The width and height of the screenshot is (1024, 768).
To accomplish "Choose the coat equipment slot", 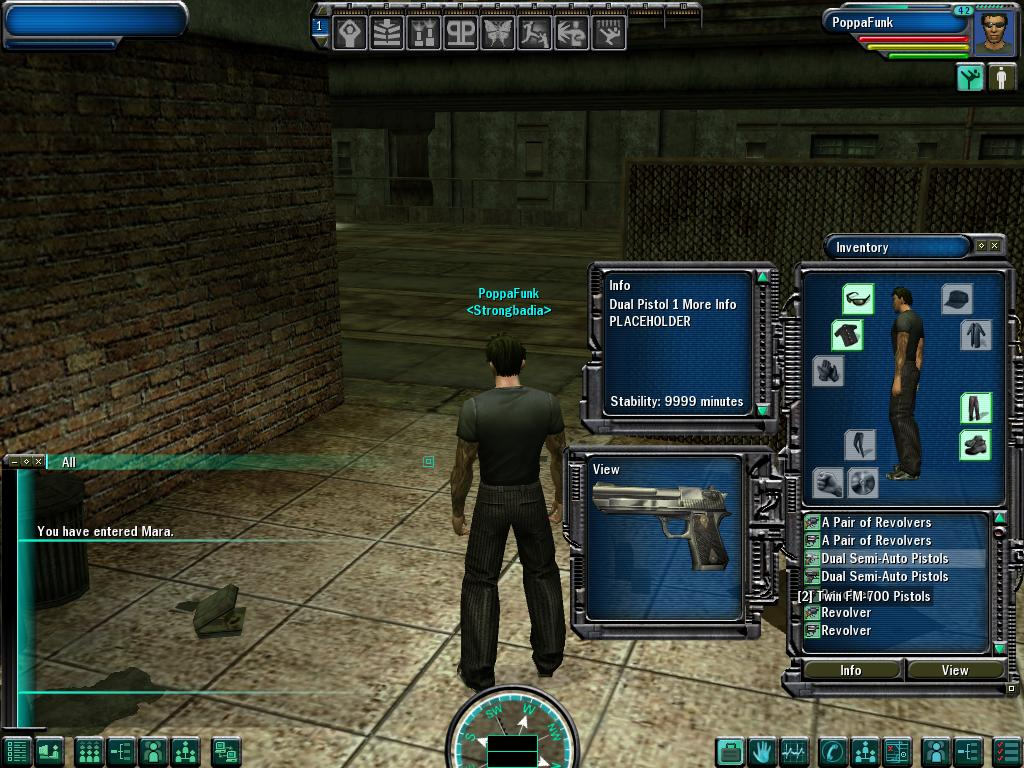I will (975, 335).
